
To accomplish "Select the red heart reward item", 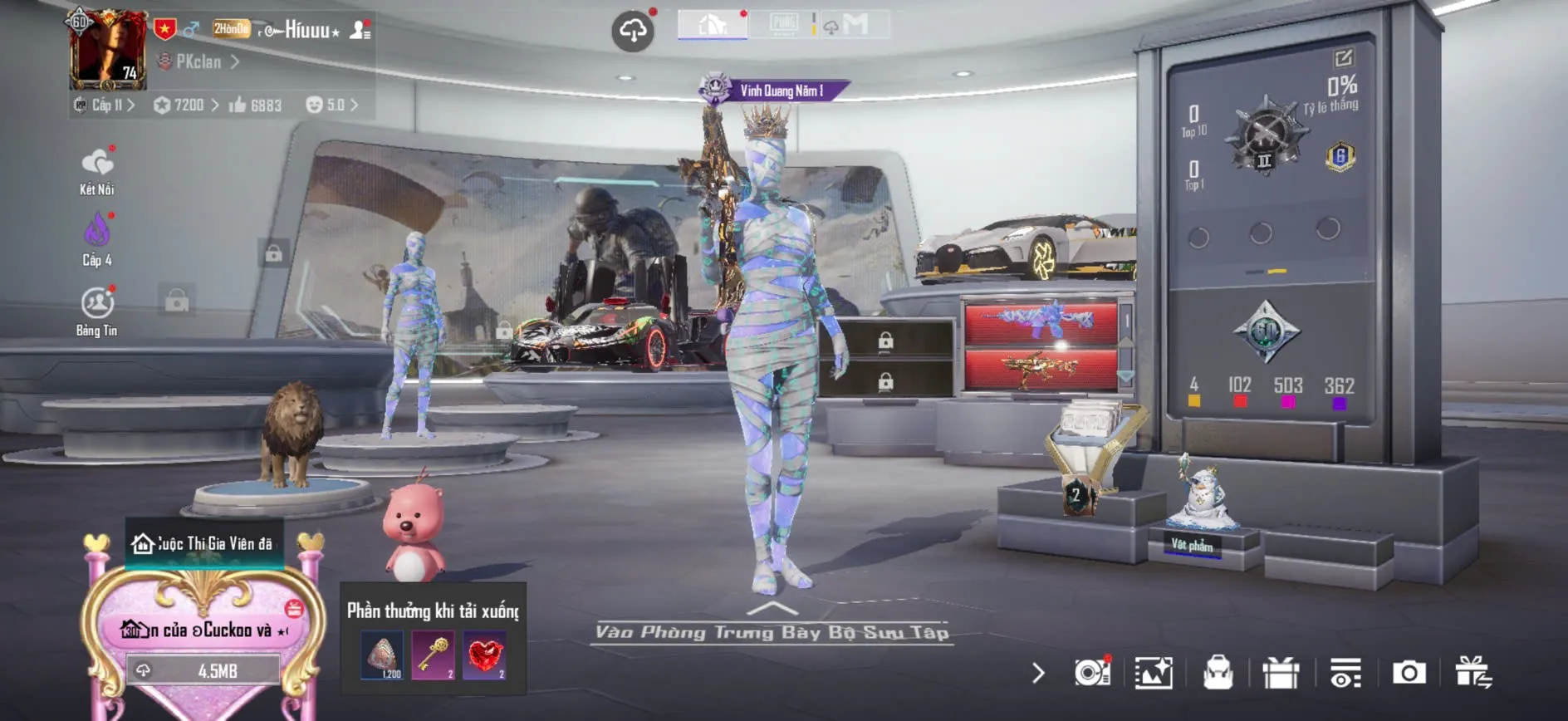I will (485, 655).
